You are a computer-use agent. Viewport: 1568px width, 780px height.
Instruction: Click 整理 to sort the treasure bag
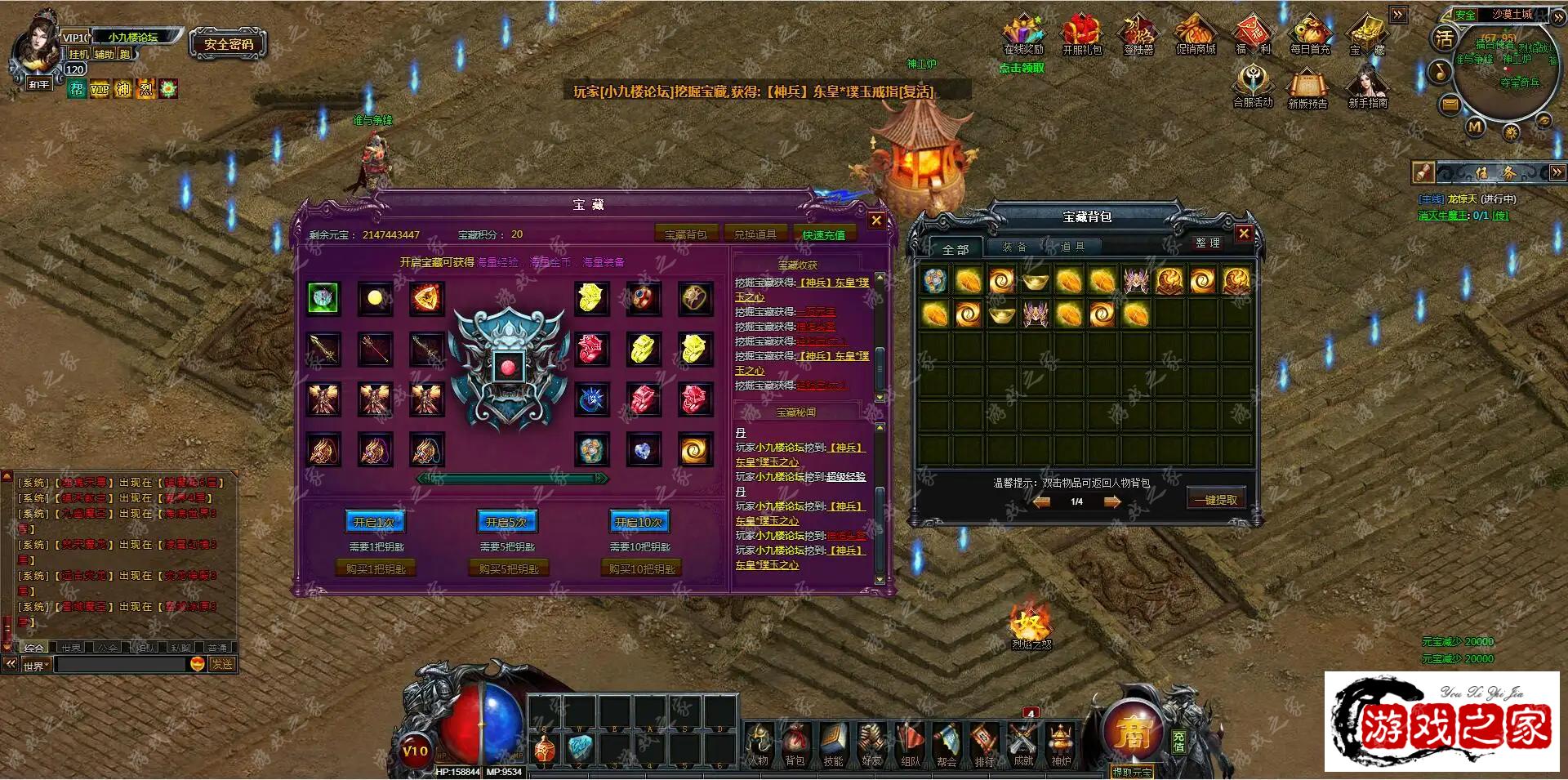tap(1208, 243)
